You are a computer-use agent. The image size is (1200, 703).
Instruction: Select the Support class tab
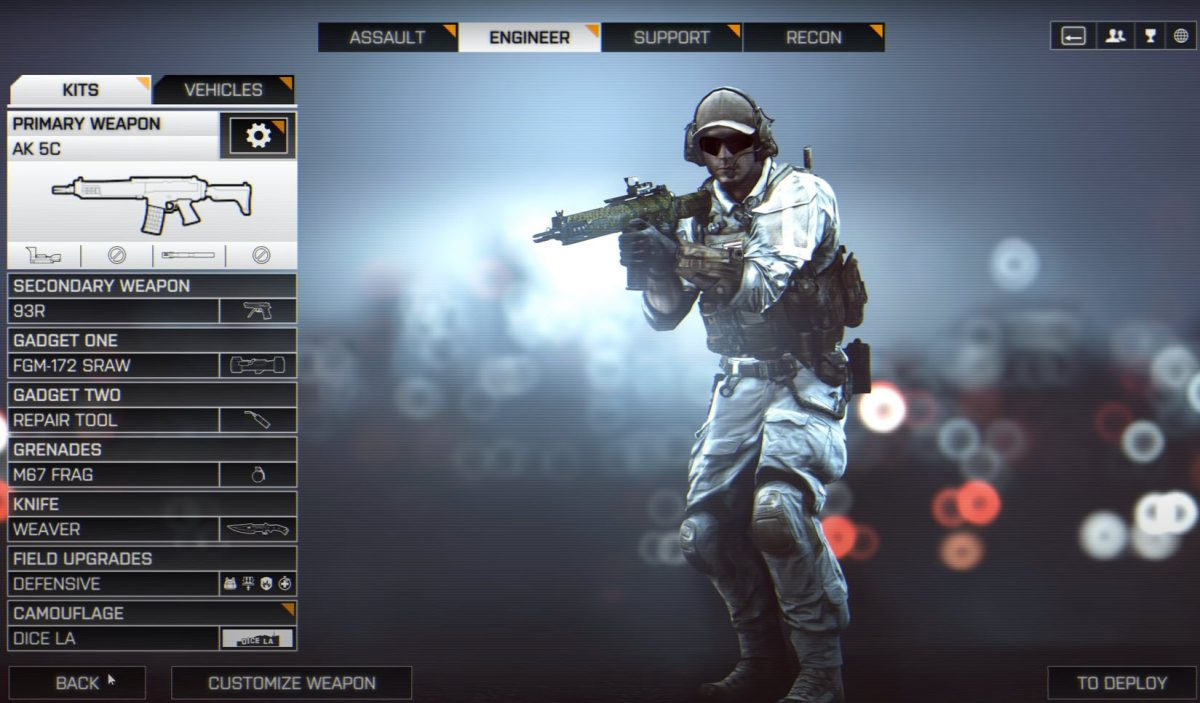[671, 38]
